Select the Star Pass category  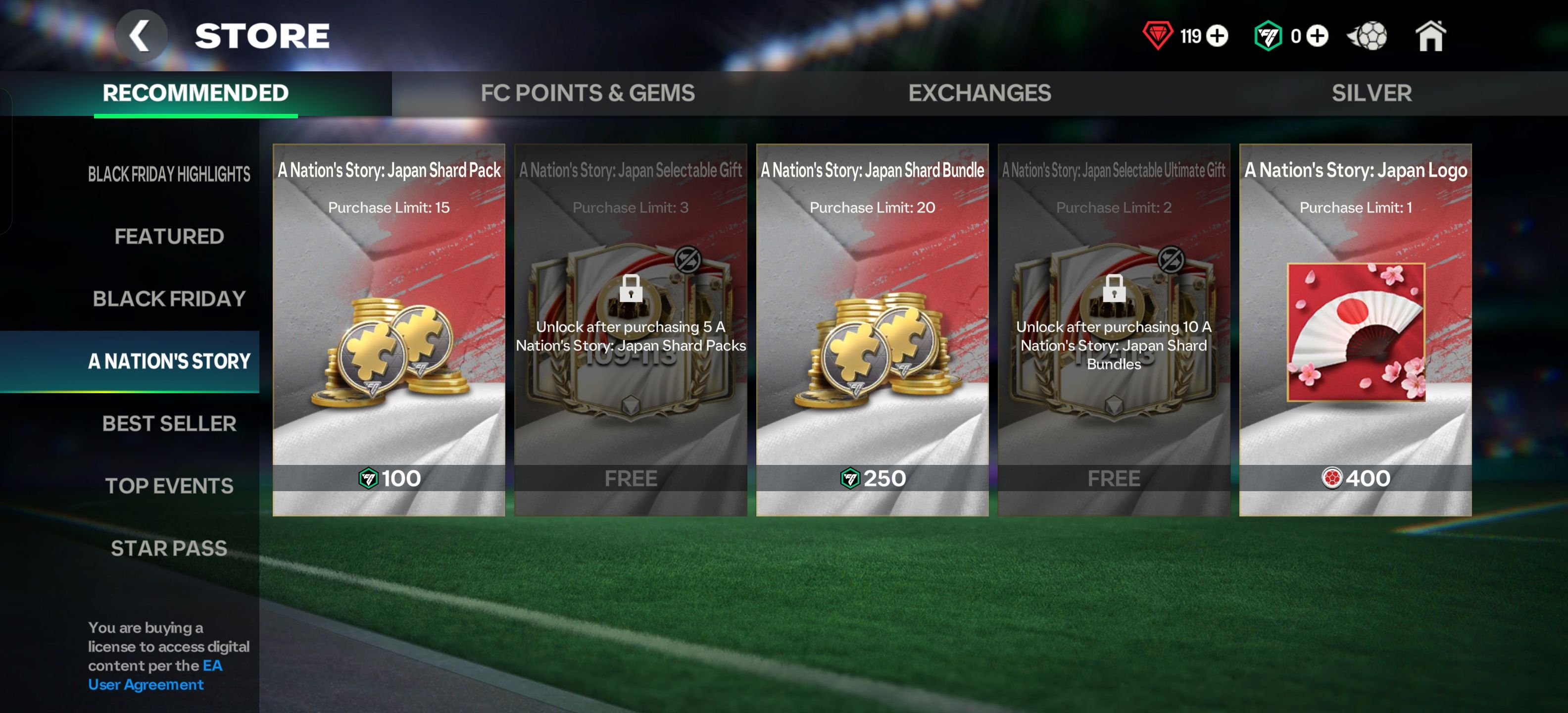tap(169, 548)
